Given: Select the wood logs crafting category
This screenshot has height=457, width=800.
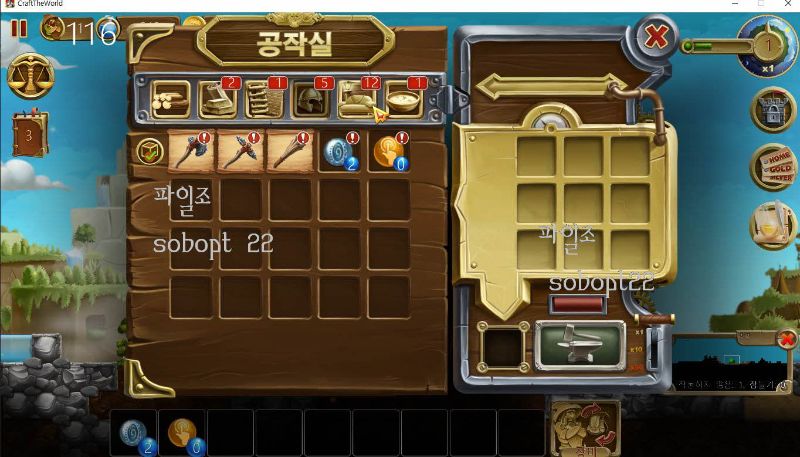Looking at the screenshot, I should [x=171, y=98].
